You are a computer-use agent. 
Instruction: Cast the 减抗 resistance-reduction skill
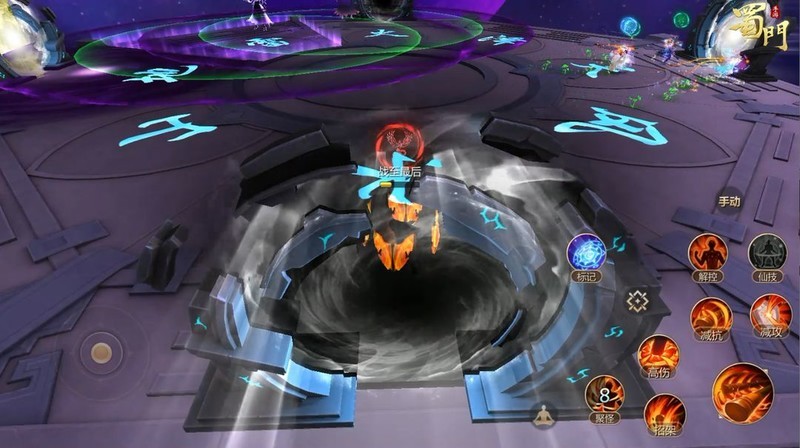click(711, 315)
